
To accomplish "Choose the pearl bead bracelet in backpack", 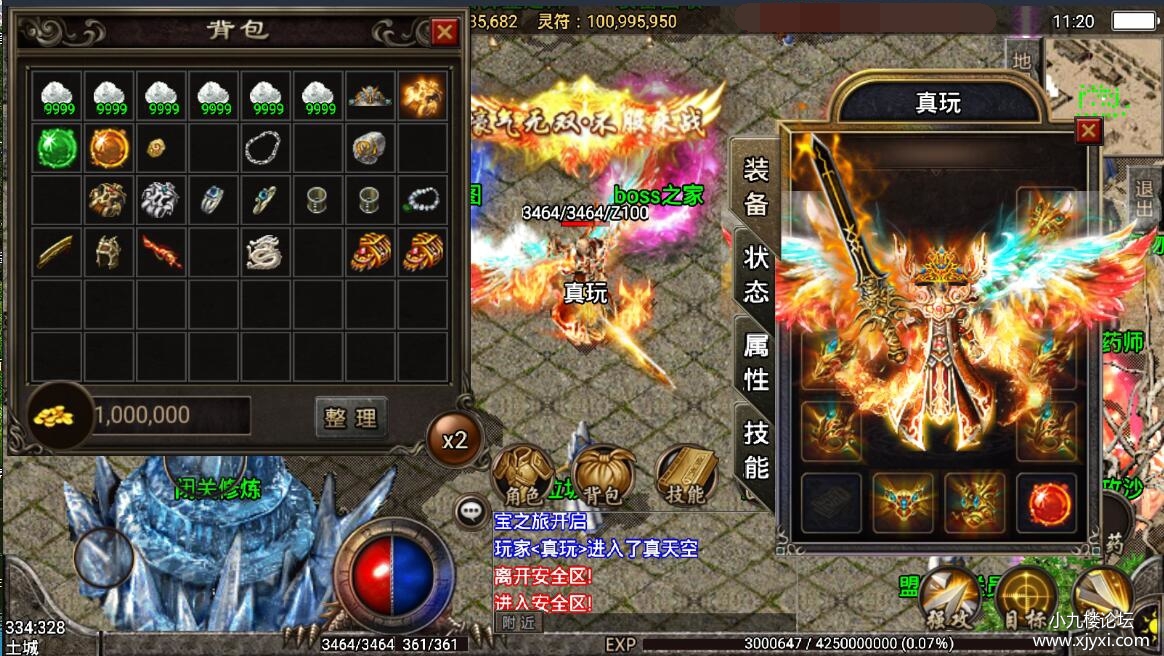I will [422, 200].
